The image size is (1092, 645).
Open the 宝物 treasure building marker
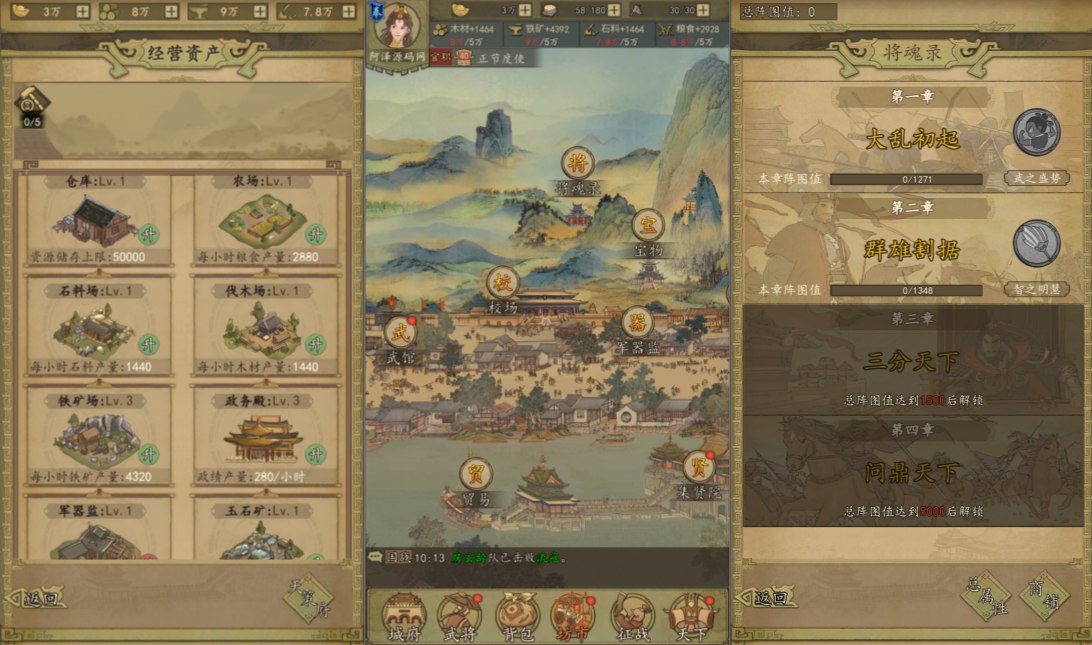click(x=648, y=225)
